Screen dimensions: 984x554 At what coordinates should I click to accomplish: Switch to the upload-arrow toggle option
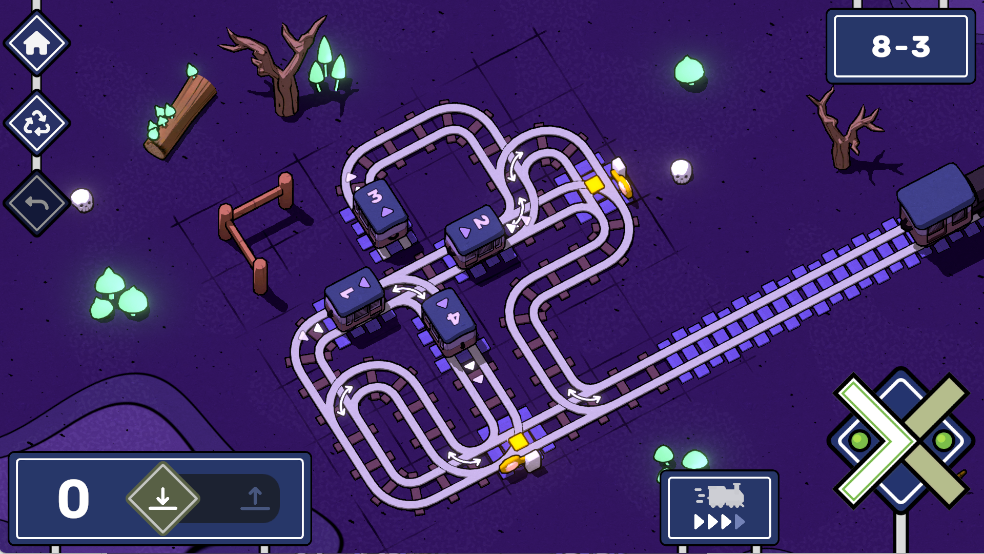(254, 497)
